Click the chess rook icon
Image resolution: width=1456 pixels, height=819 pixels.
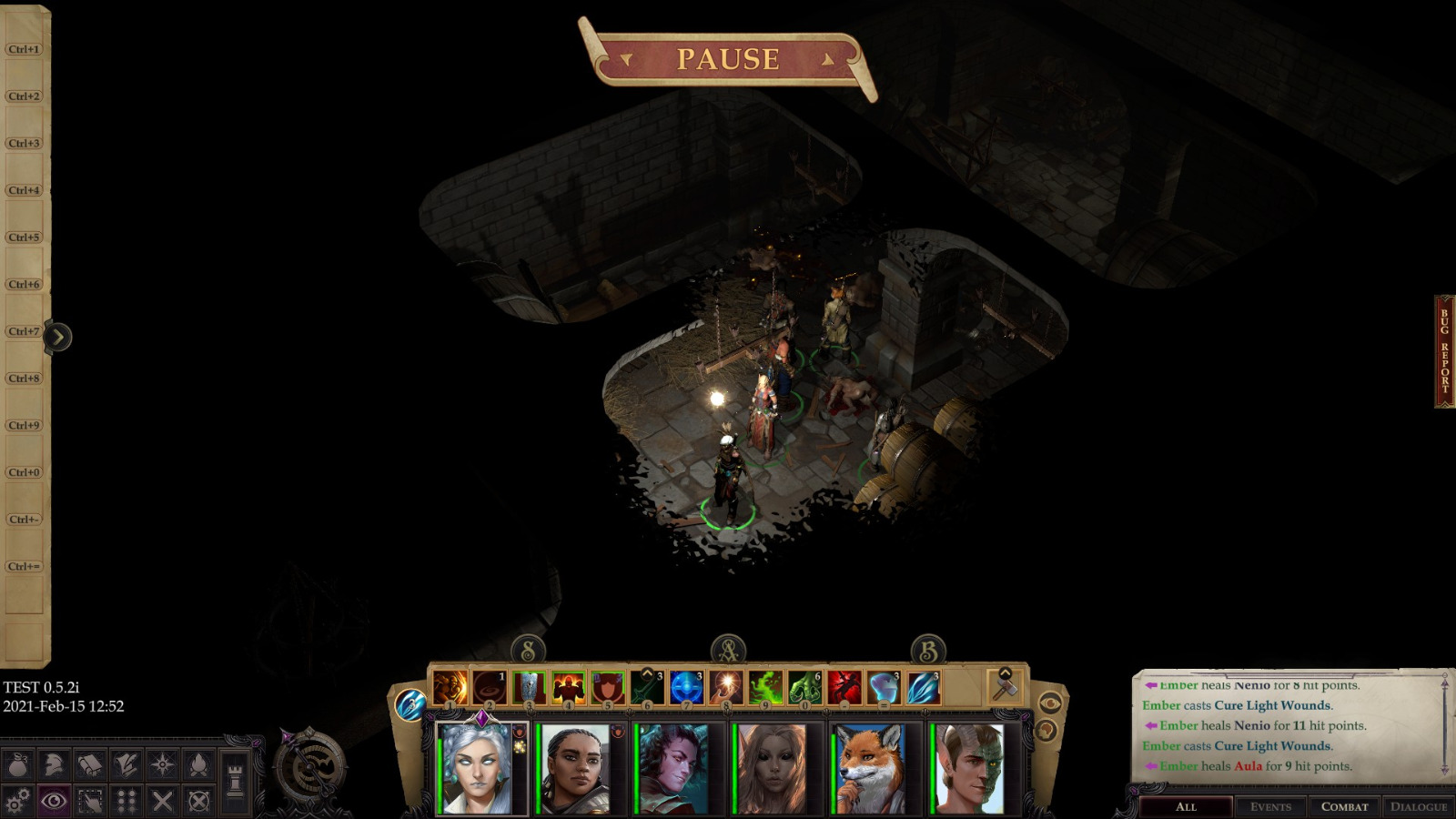coord(235,780)
